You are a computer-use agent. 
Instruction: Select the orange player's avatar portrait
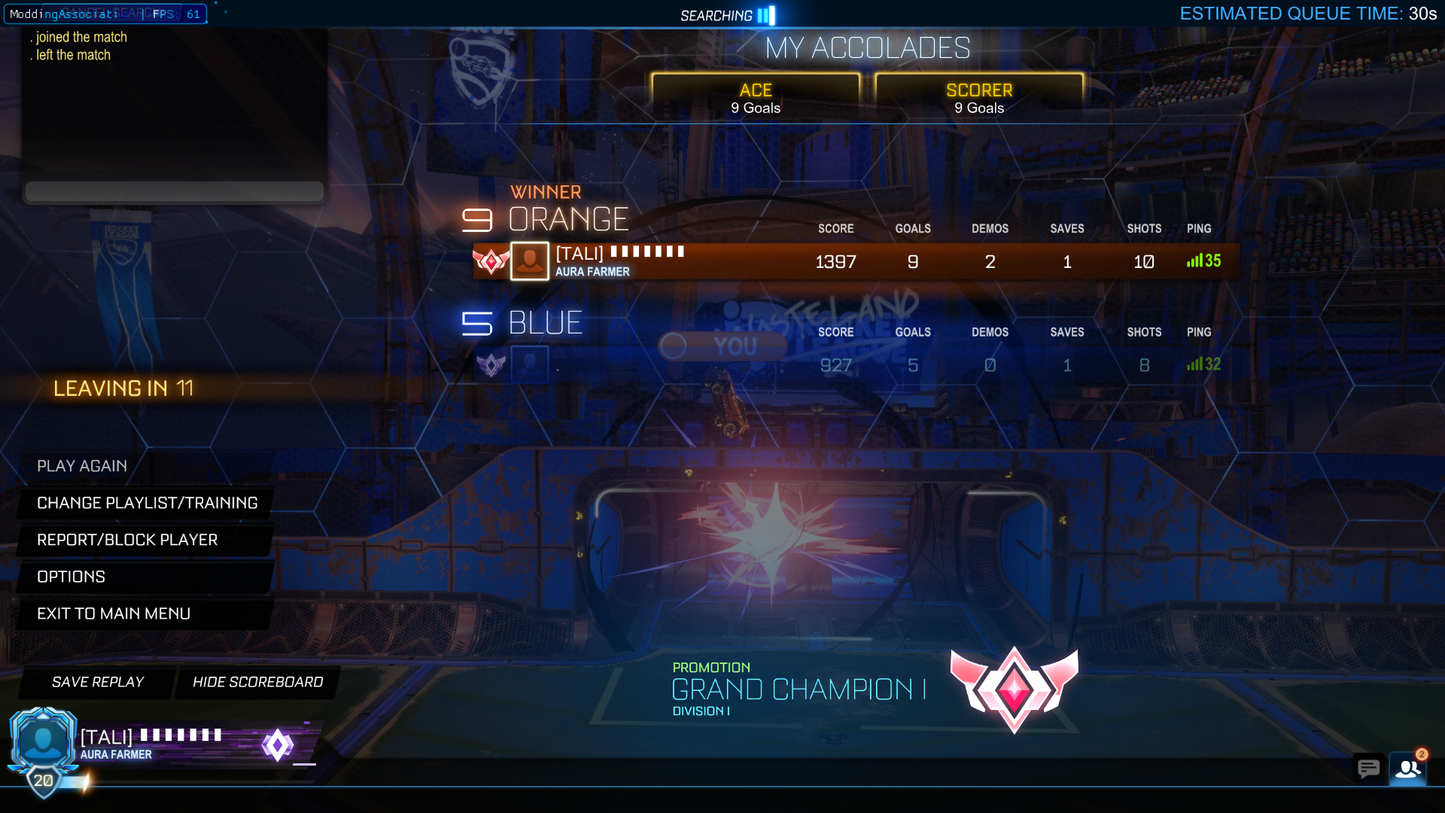click(x=529, y=261)
